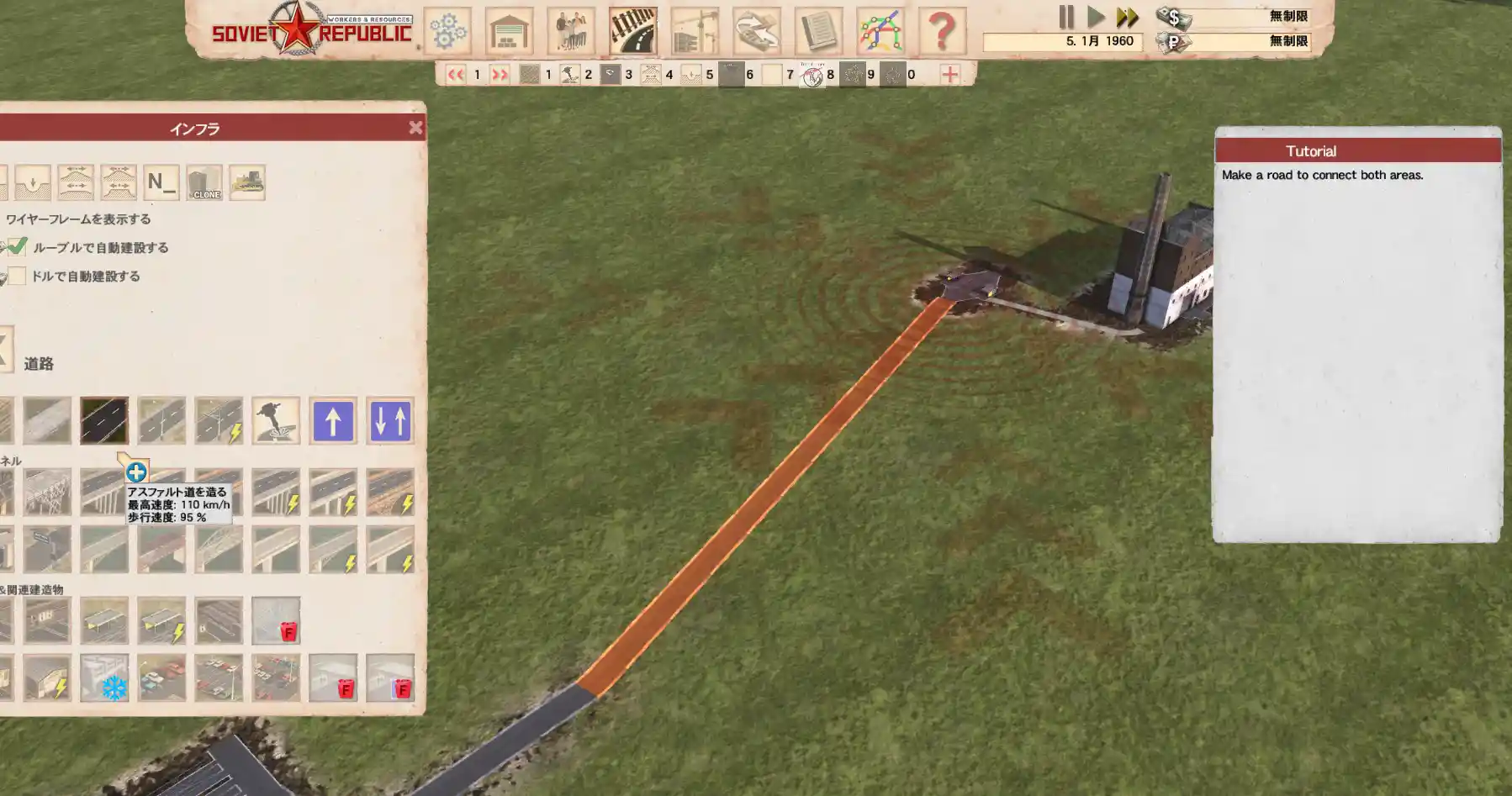Open the gear settings menu

[447, 31]
